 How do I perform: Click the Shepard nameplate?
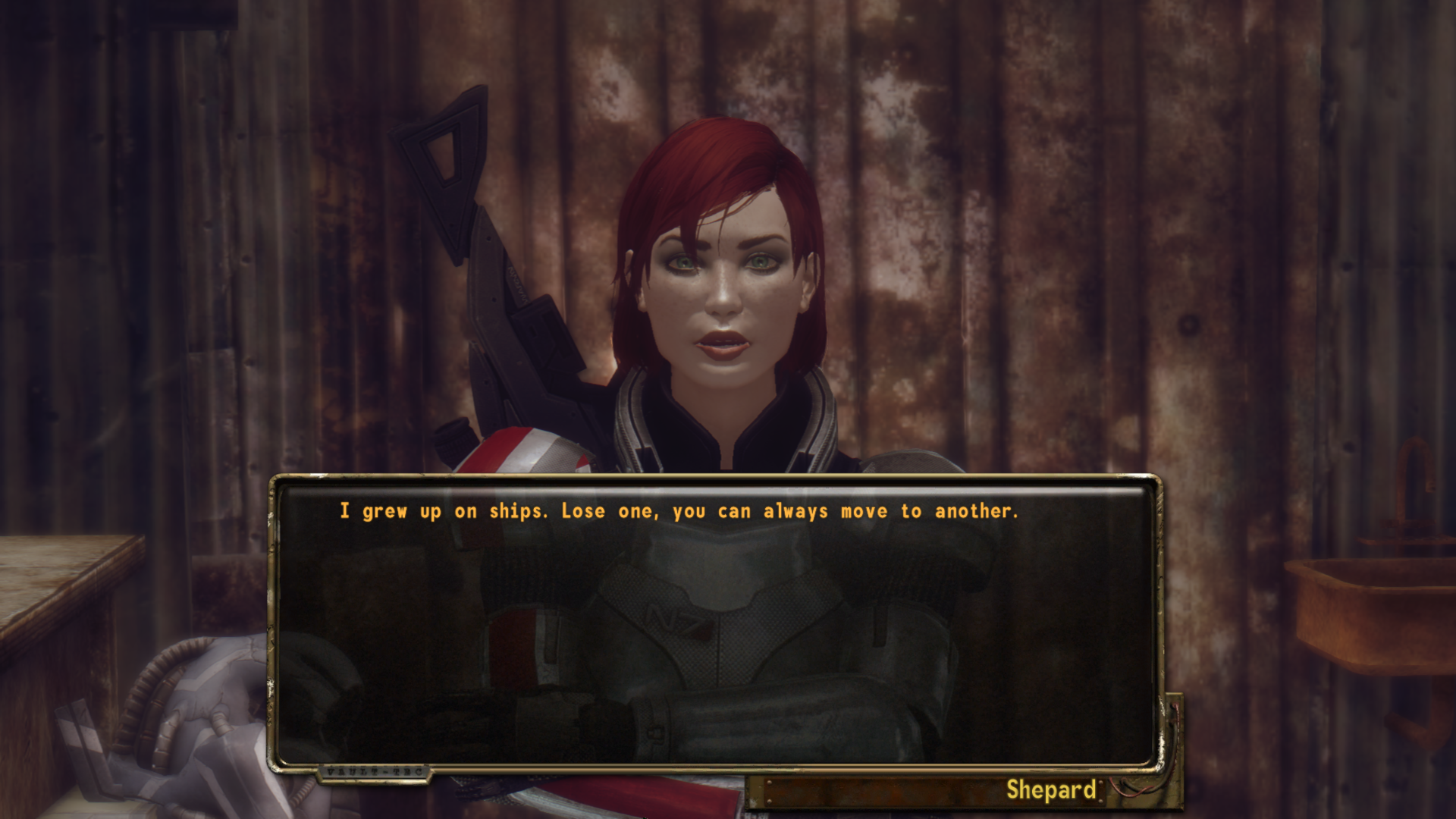coord(1054,790)
